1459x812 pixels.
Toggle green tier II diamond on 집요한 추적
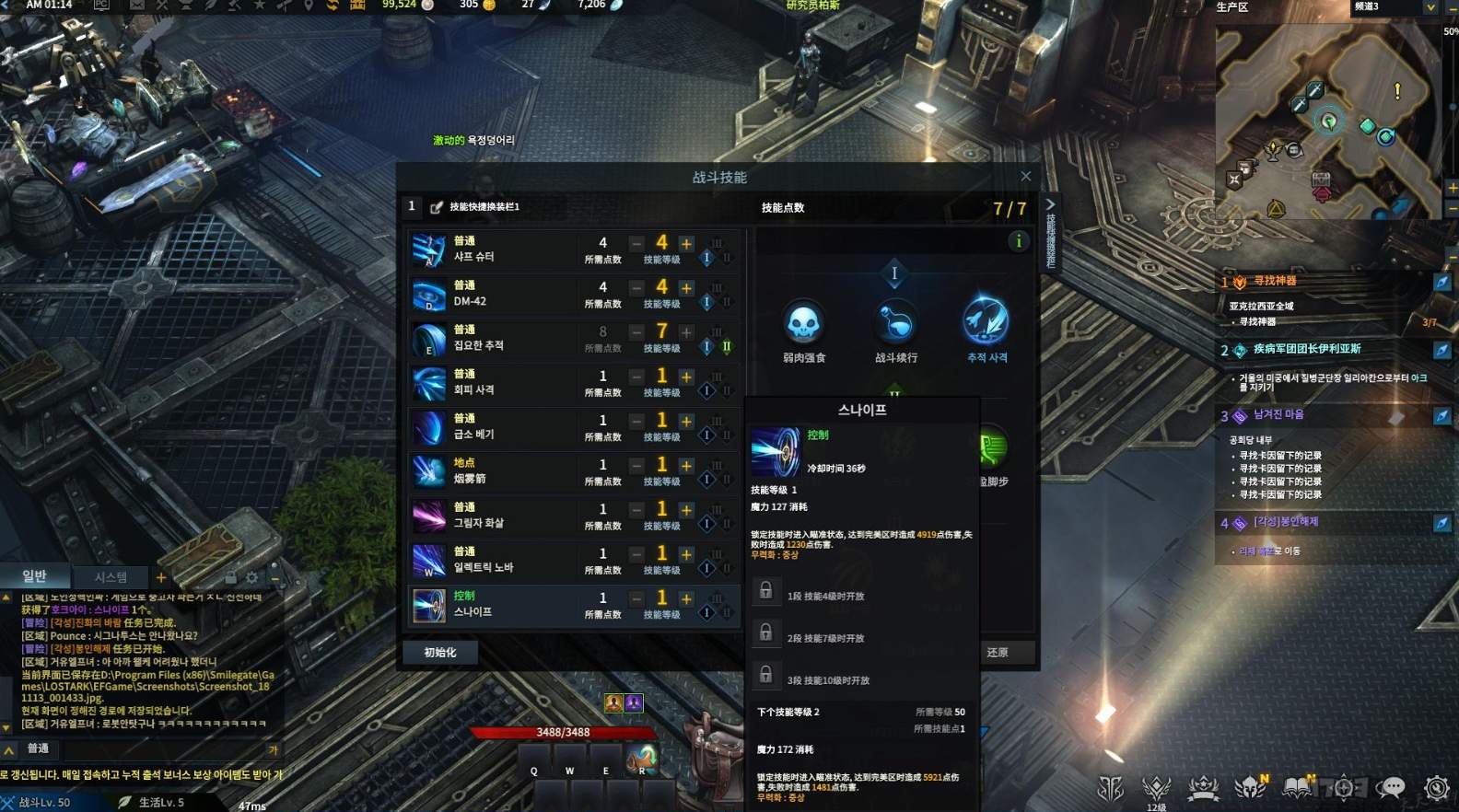coord(726,347)
